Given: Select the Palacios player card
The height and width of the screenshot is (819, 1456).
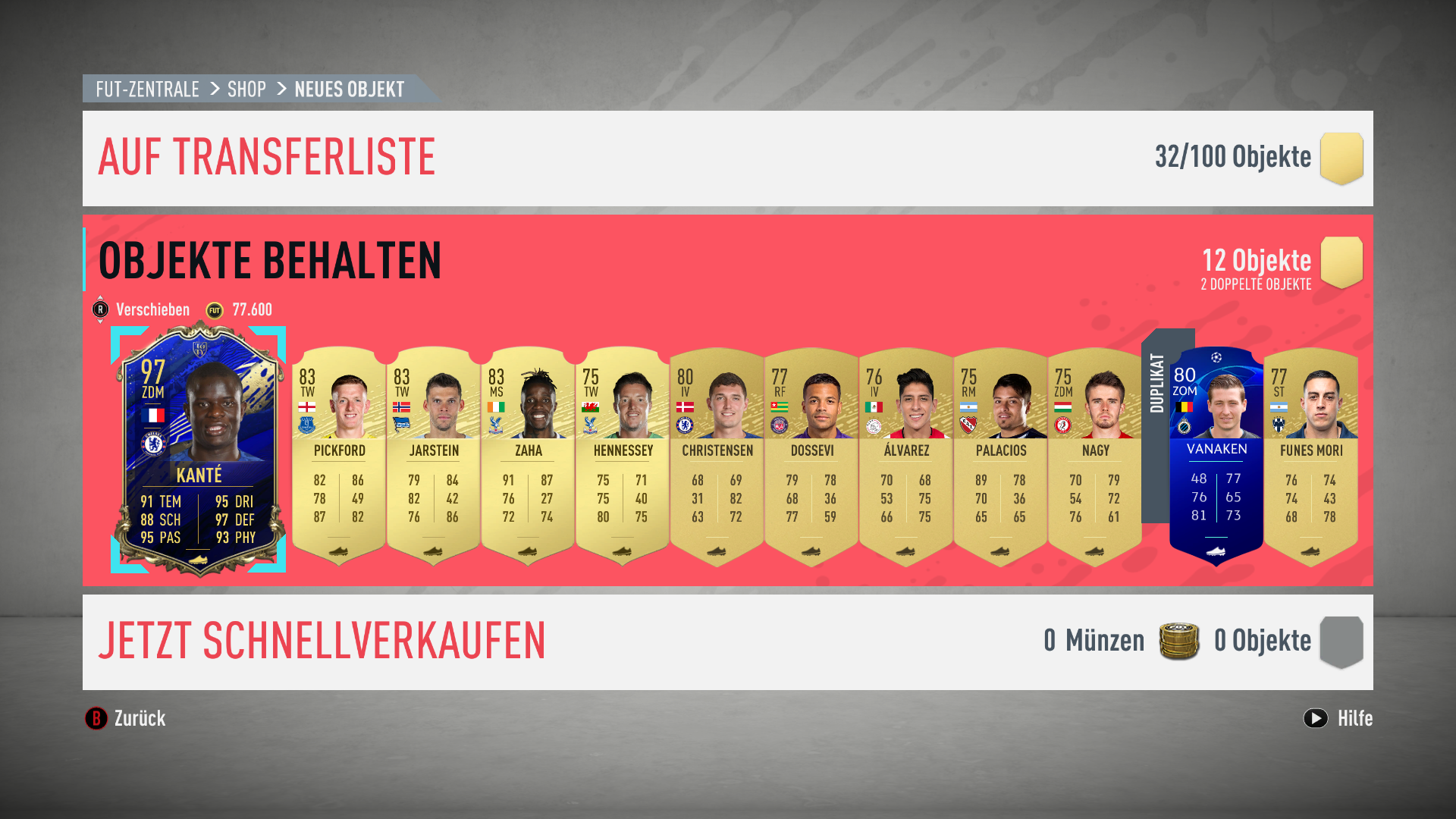Looking at the screenshot, I should (1000, 457).
